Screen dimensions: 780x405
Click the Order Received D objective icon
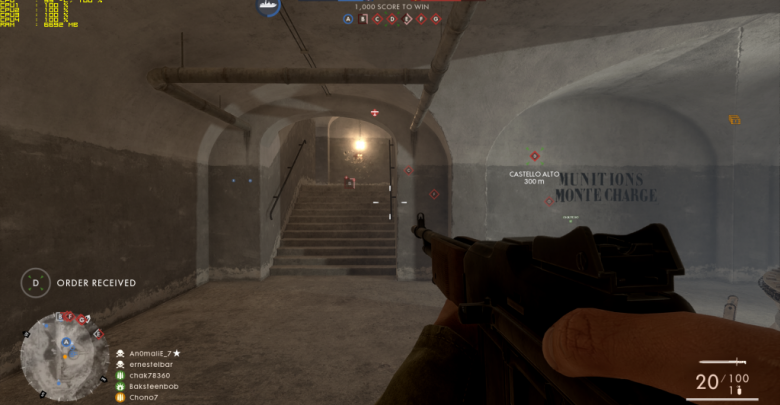pyautogui.click(x=36, y=283)
